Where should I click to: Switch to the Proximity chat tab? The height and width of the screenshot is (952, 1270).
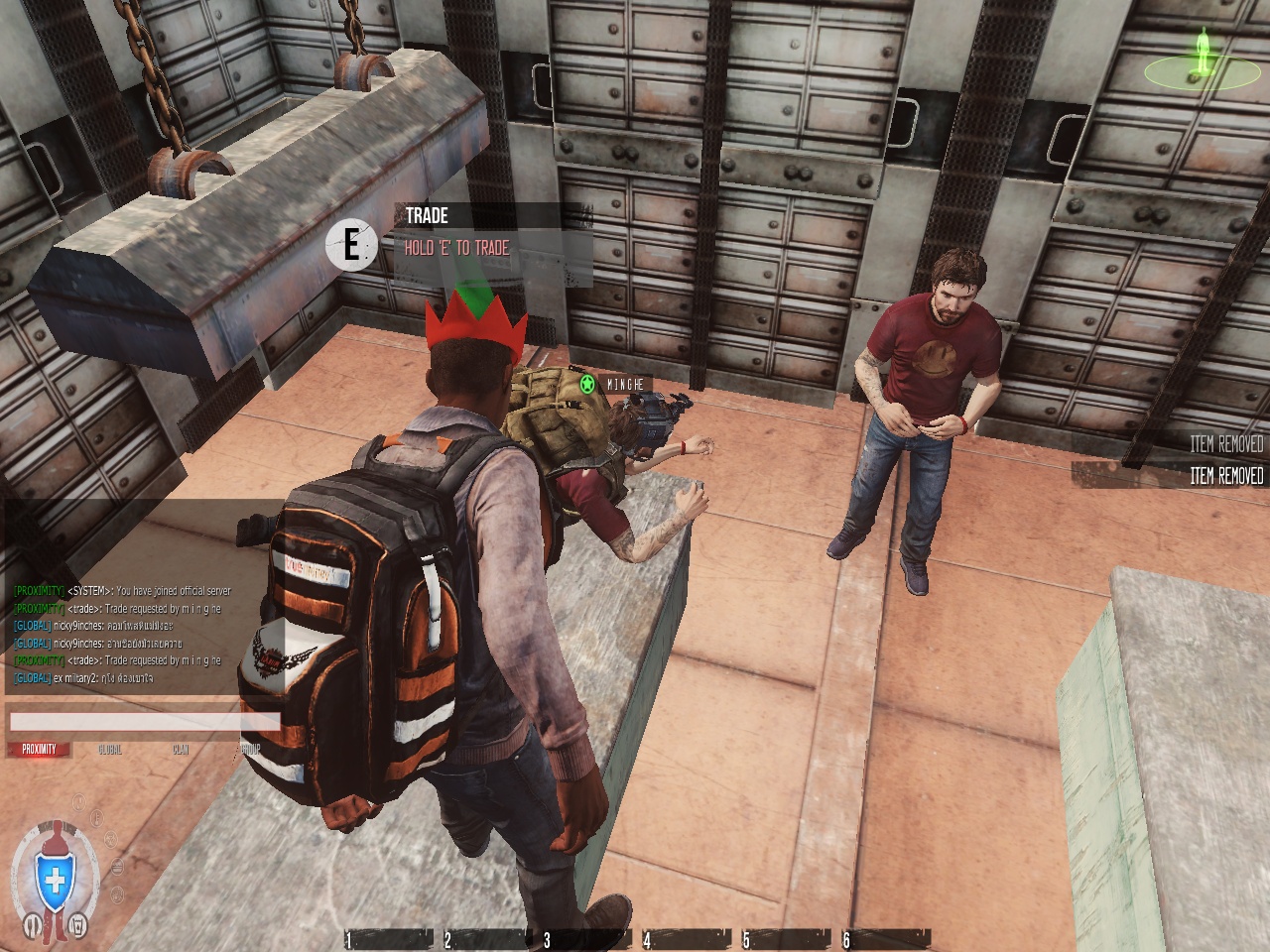coord(39,750)
